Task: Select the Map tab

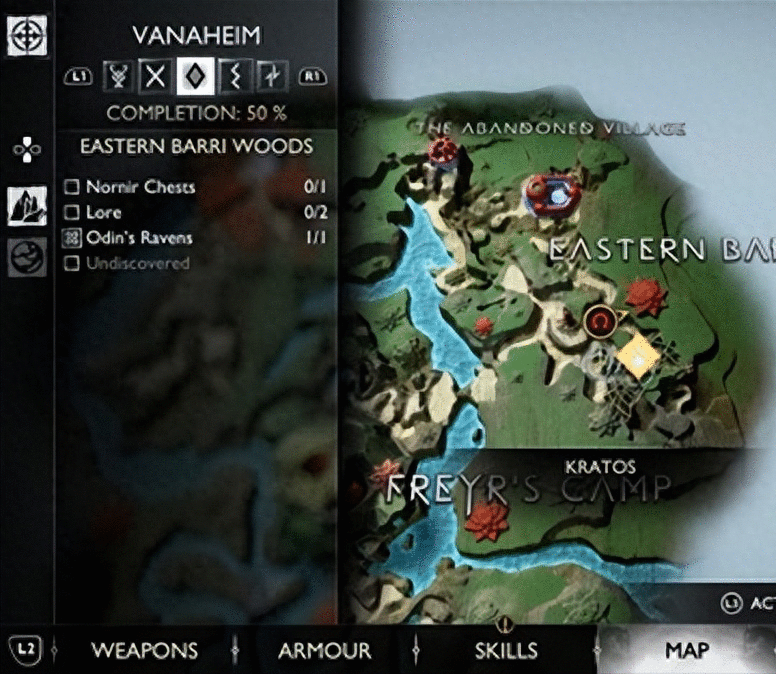Action: coord(687,650)
